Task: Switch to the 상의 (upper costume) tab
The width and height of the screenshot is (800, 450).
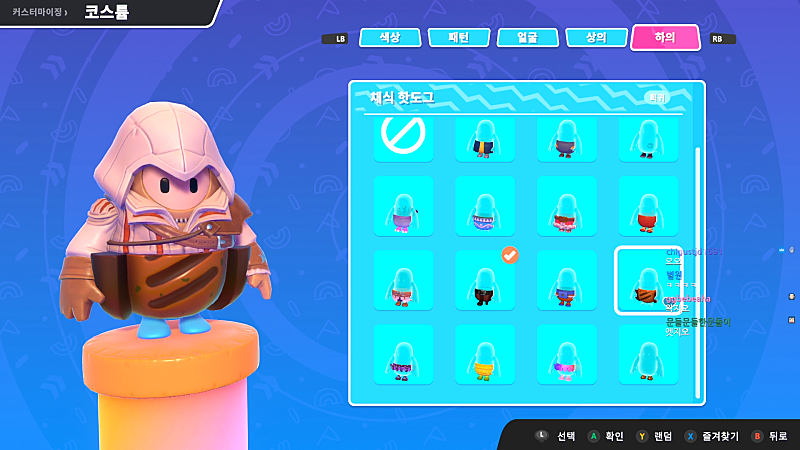Action: (596, 38)
